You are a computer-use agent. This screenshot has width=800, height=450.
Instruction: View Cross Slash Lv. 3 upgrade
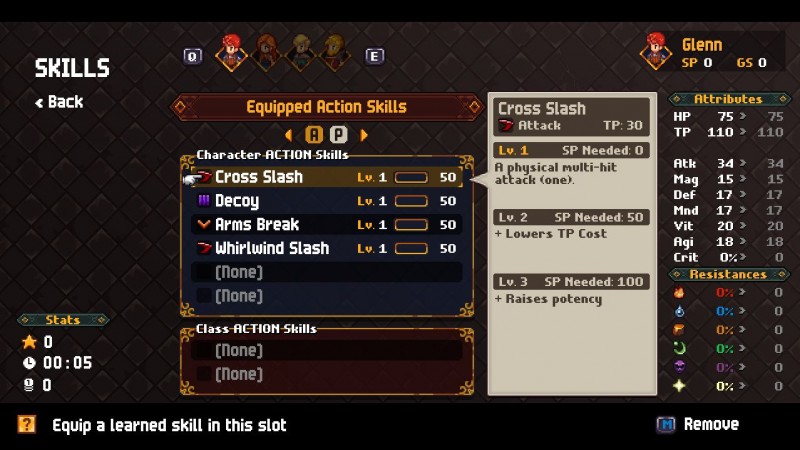coord(572,282)
